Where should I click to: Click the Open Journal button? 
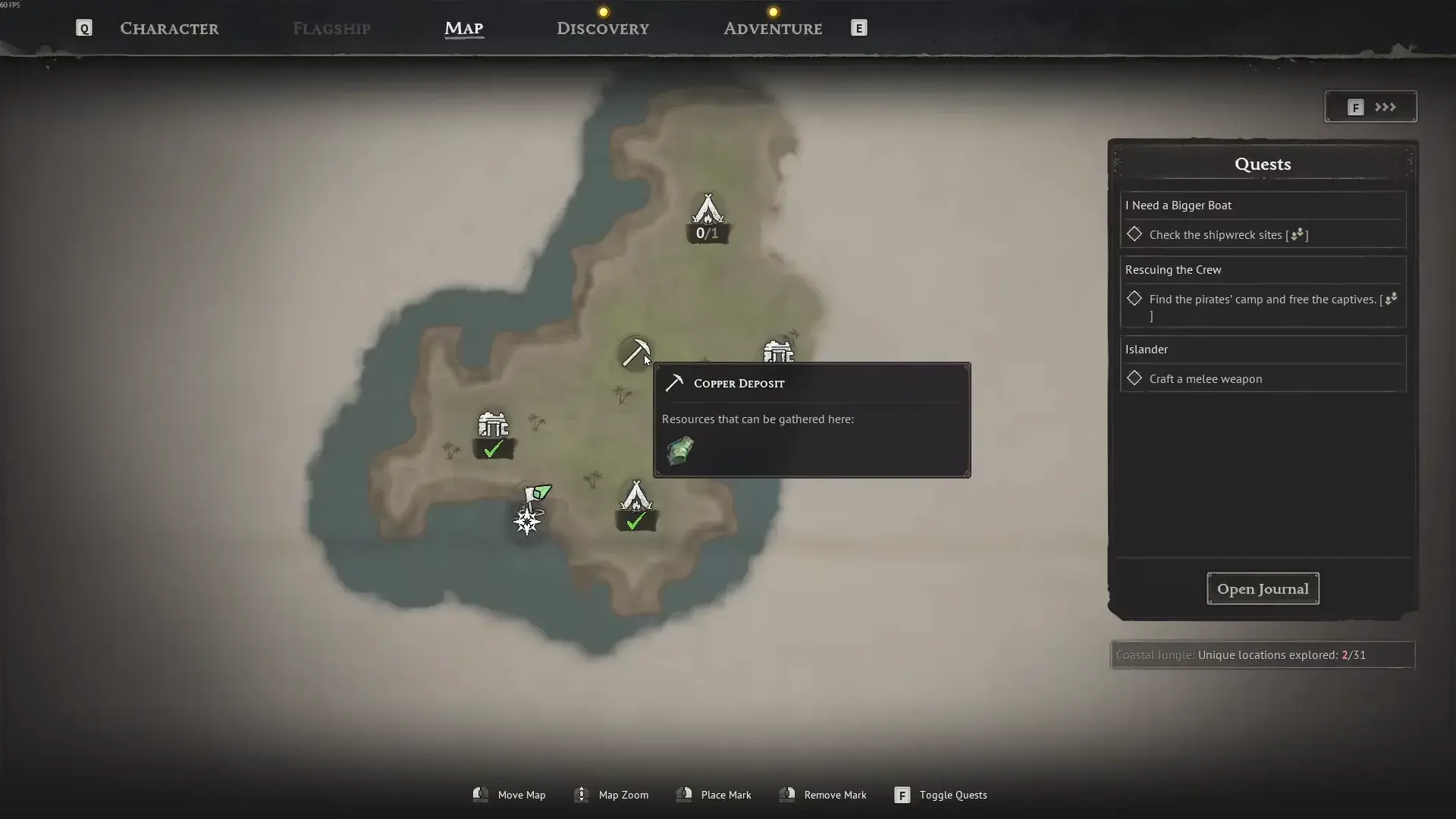[x=1263, y=588]
